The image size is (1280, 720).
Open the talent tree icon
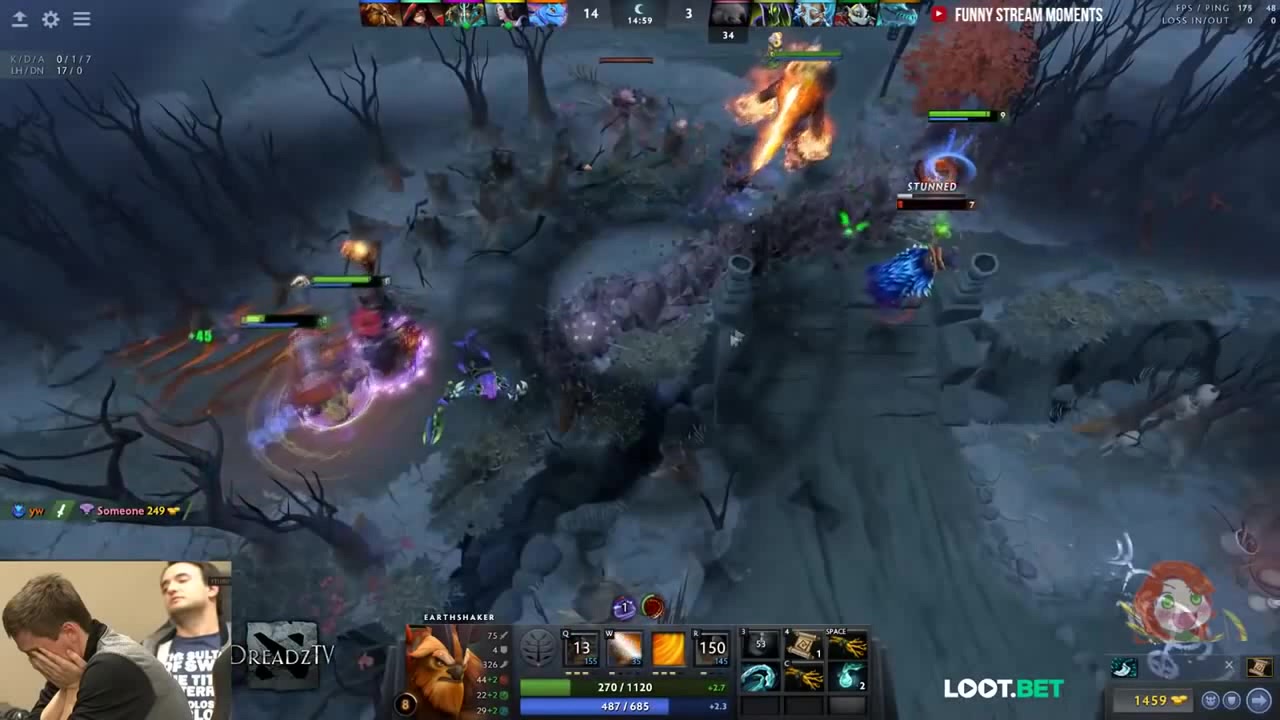coord(538,649)
